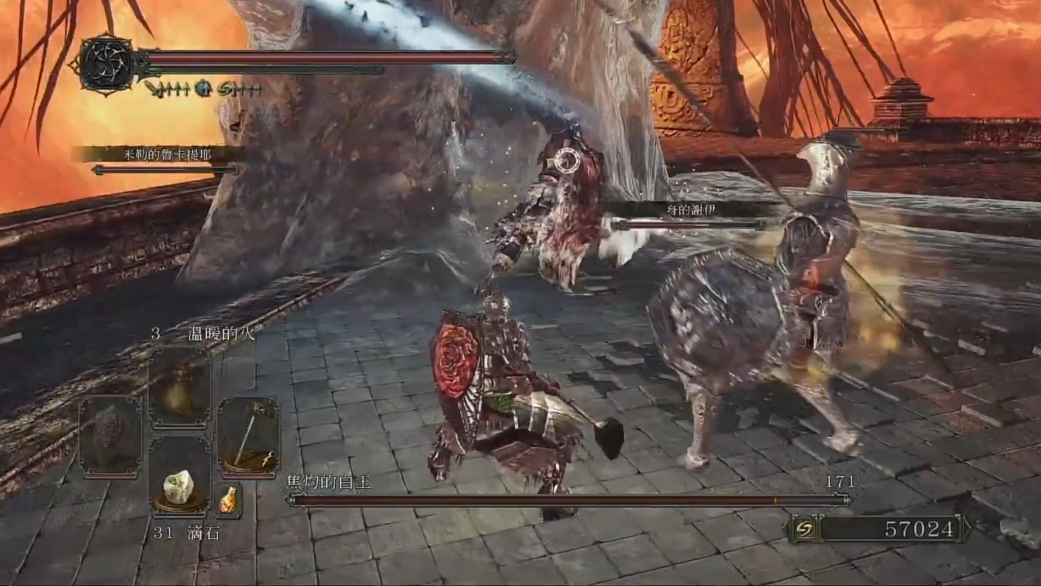This screenshot has height=586, width=1041.
Task: Select the lock-on target reticle
Action: [x=568, y=159]
